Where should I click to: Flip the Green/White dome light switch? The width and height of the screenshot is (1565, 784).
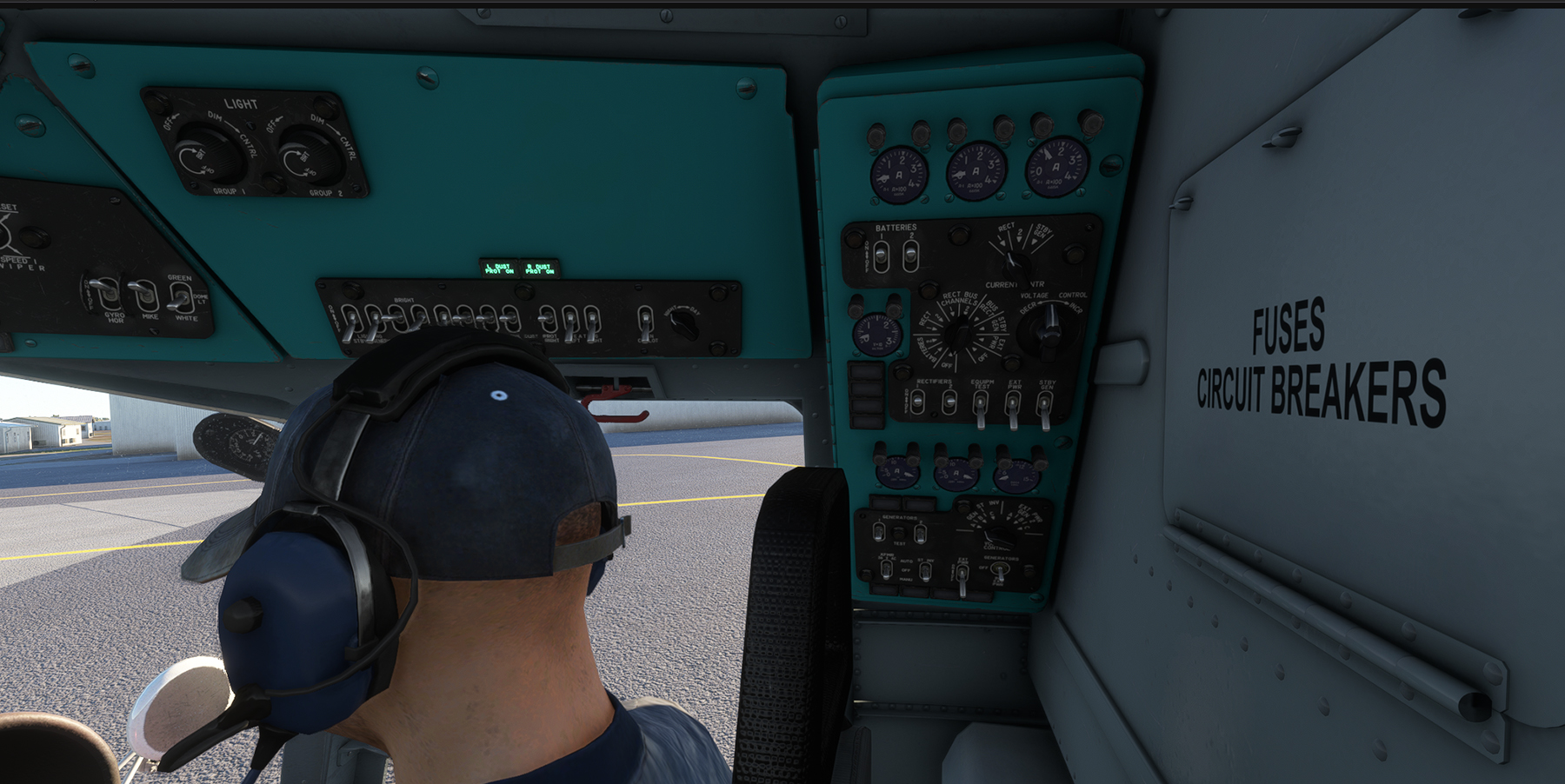point(180,299)
